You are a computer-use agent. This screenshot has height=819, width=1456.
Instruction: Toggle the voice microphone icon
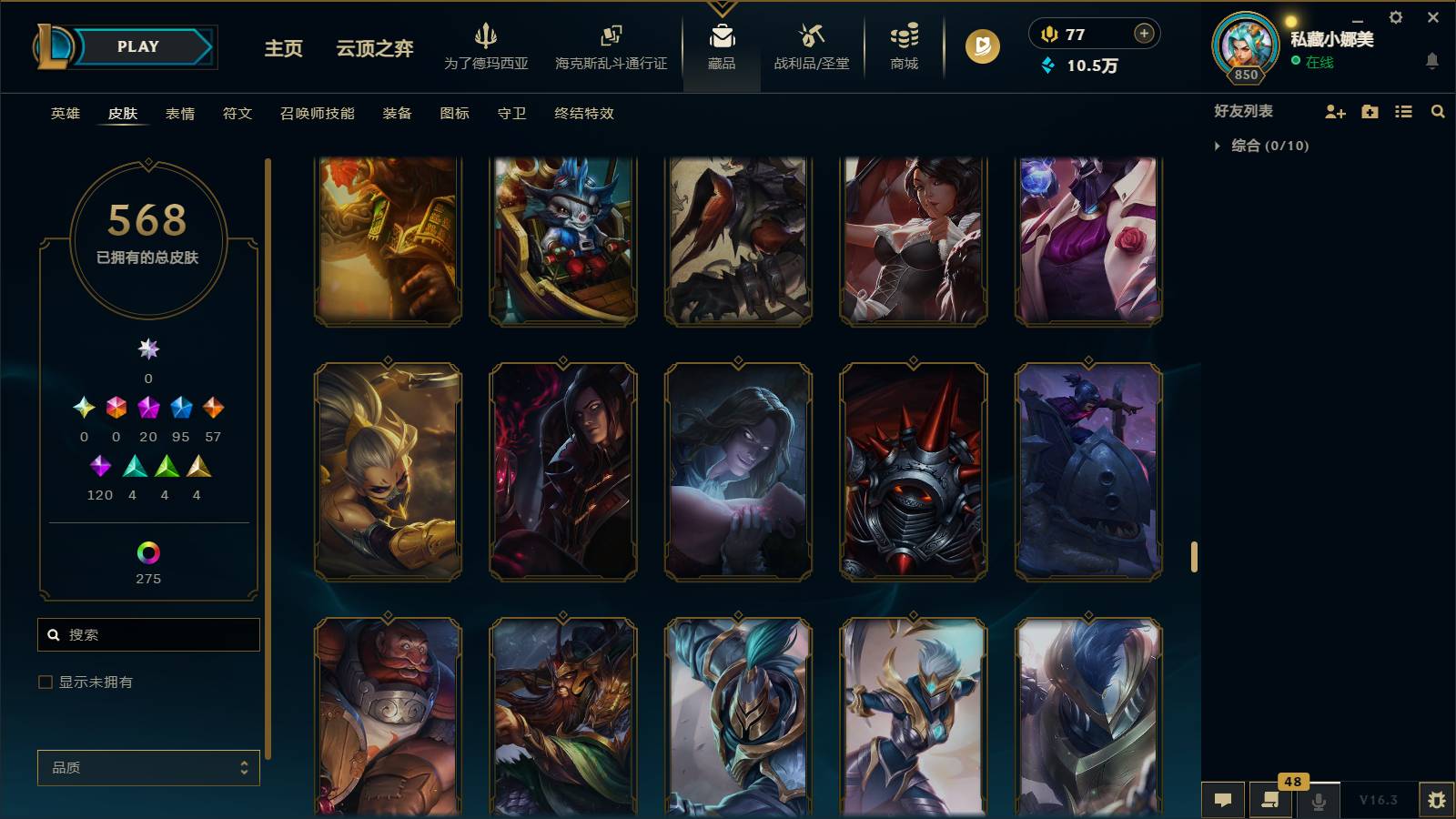(1318, 801)
